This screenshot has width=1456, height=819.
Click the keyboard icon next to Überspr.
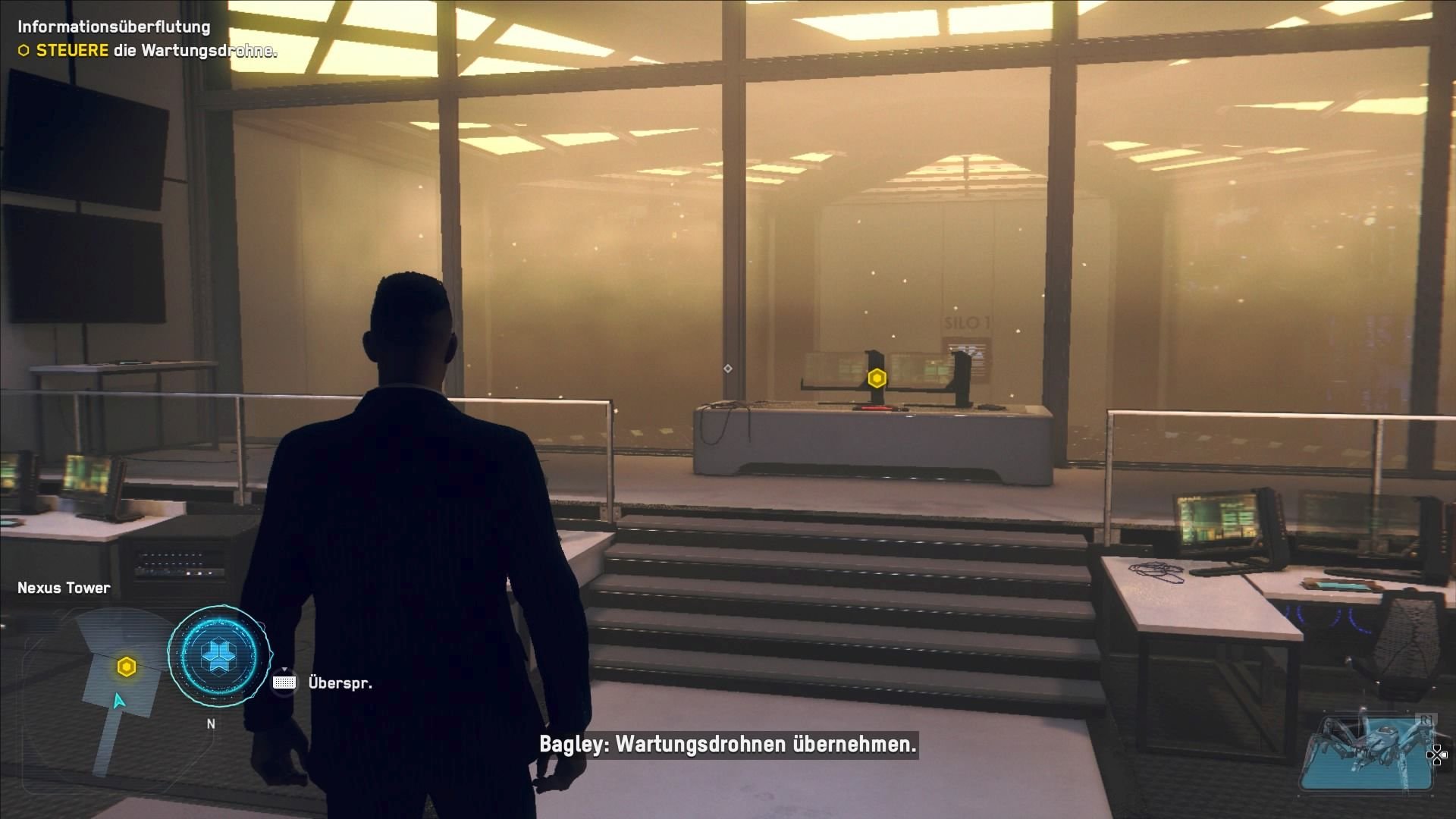[x=284, y=682]
